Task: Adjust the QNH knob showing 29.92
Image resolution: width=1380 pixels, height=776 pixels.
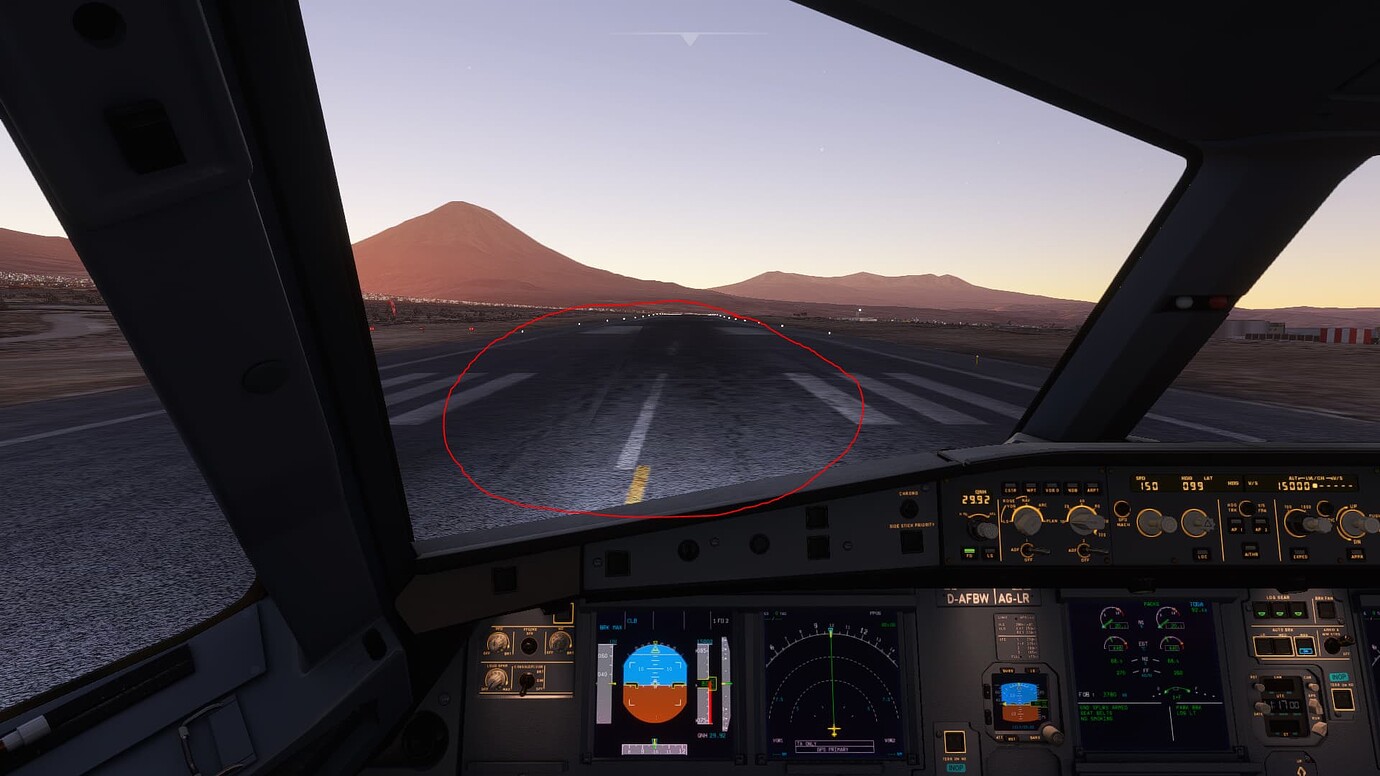Action: [x=983, y=530]
